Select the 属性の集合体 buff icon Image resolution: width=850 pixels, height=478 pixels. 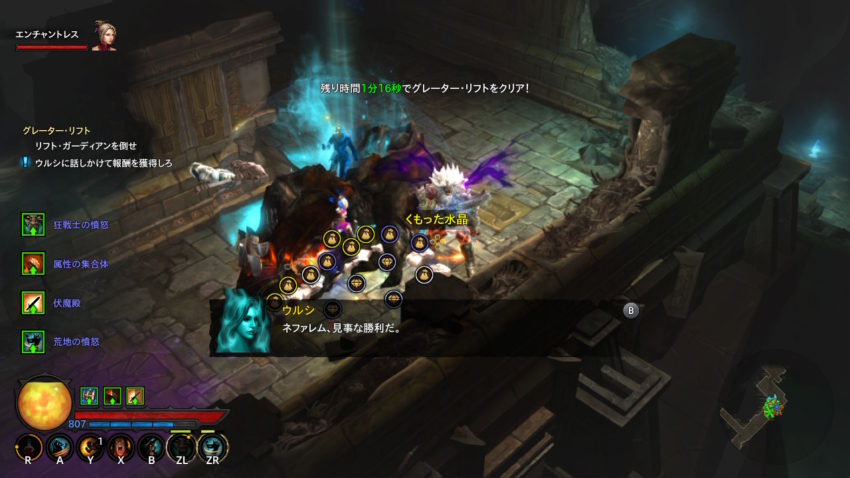tap(33, 264)
